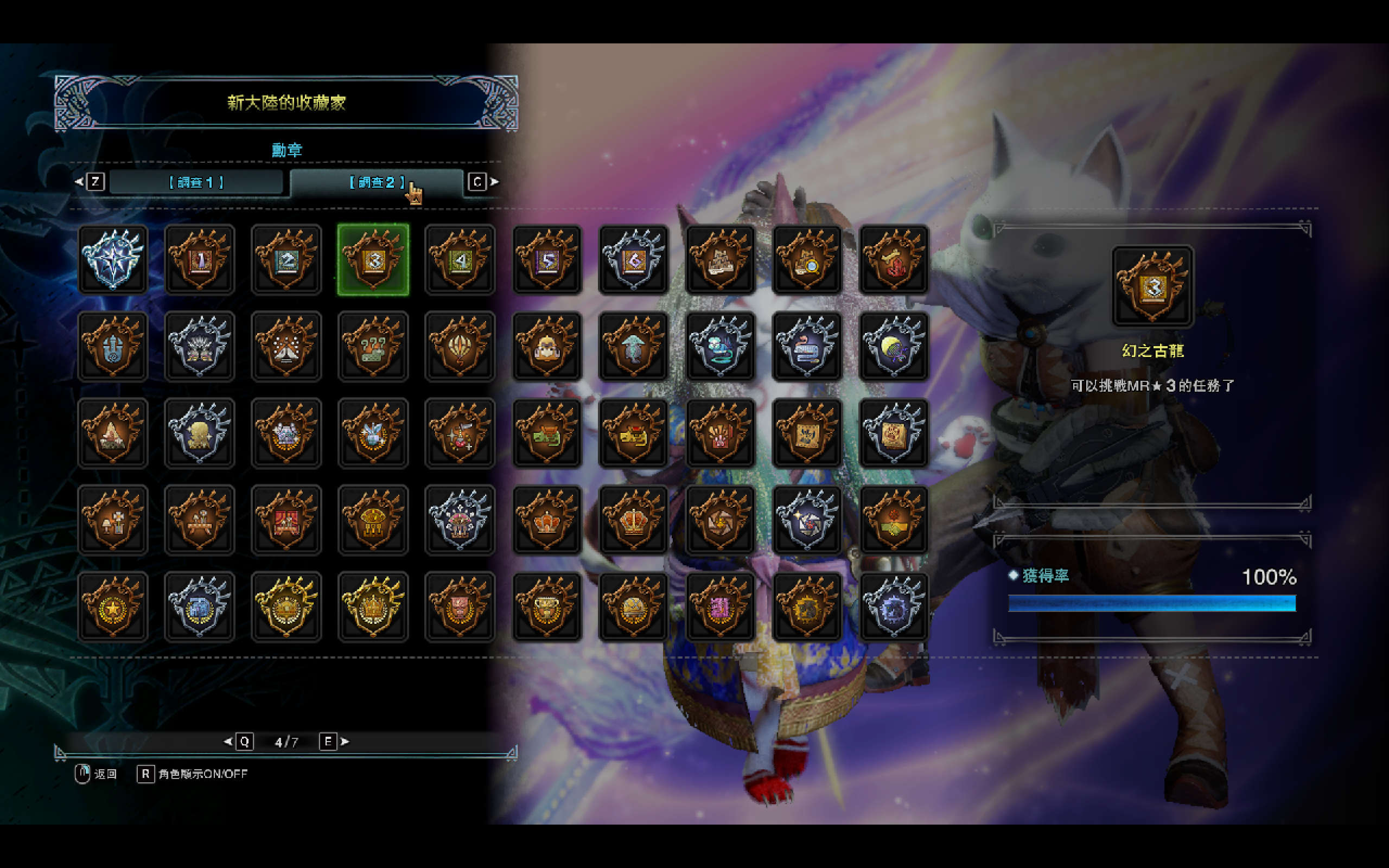The width and height of the screenshot is (1389, 868).
Task: Select the gold star medal
Action: 113,607
